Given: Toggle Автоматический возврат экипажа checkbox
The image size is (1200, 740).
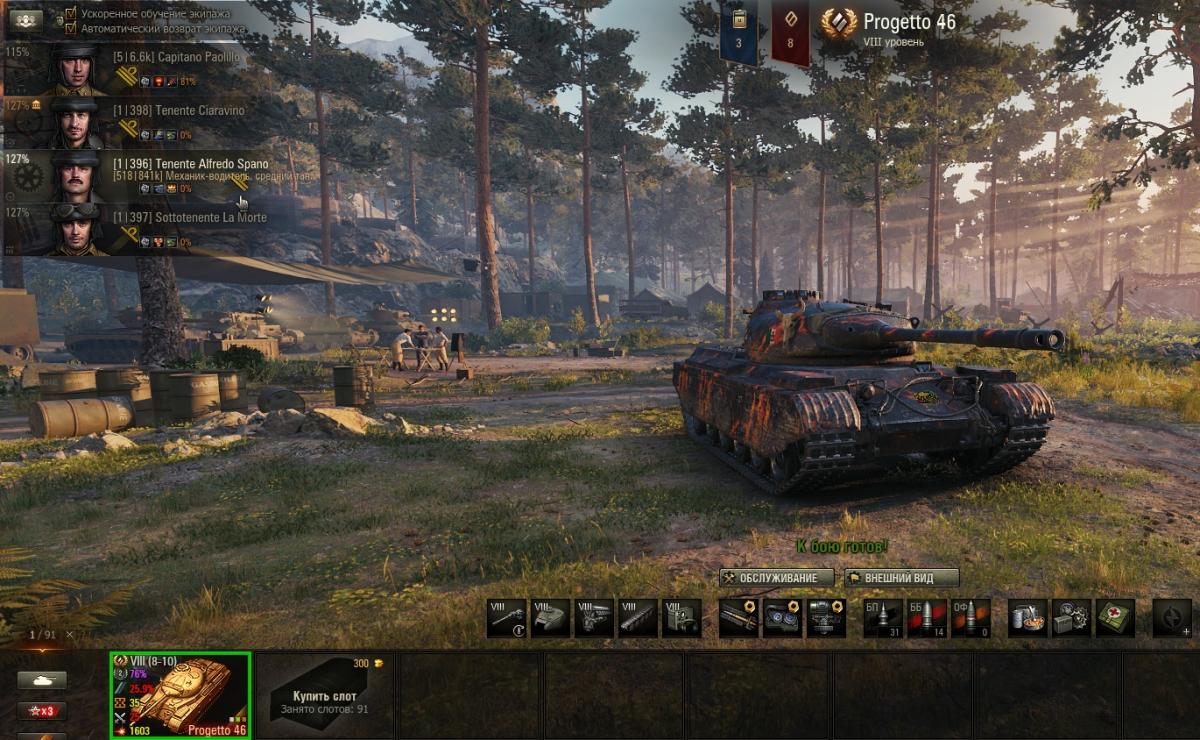Looking at the screenshot, I should tap(71, 28).
